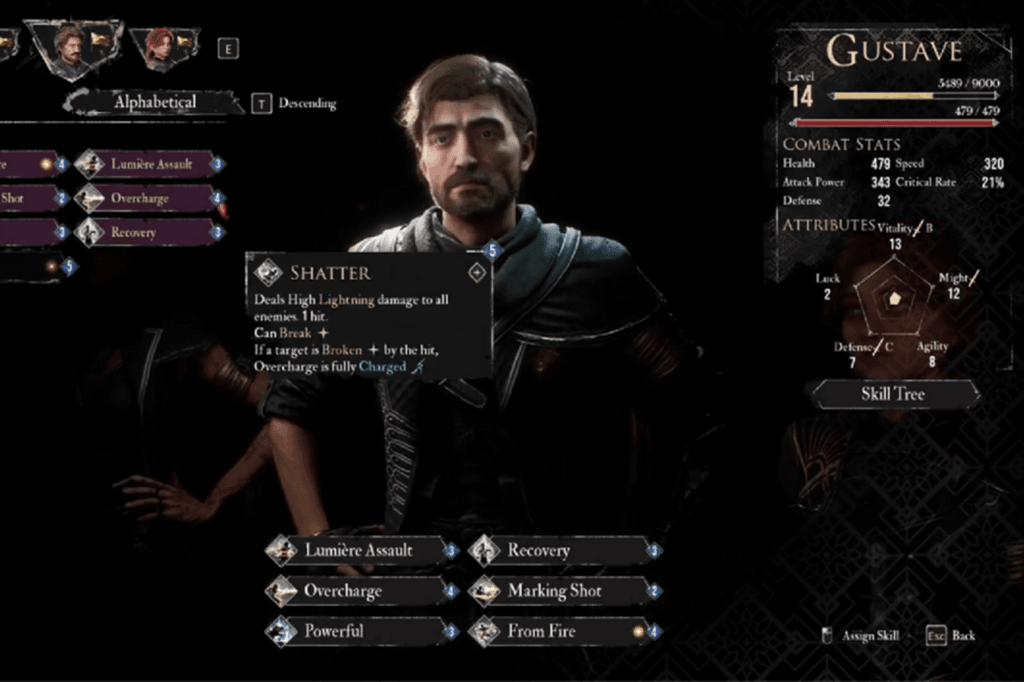Click the equipped Overcharge slot at bottom
Screen dimensions: 1024x682
[358, 591]
